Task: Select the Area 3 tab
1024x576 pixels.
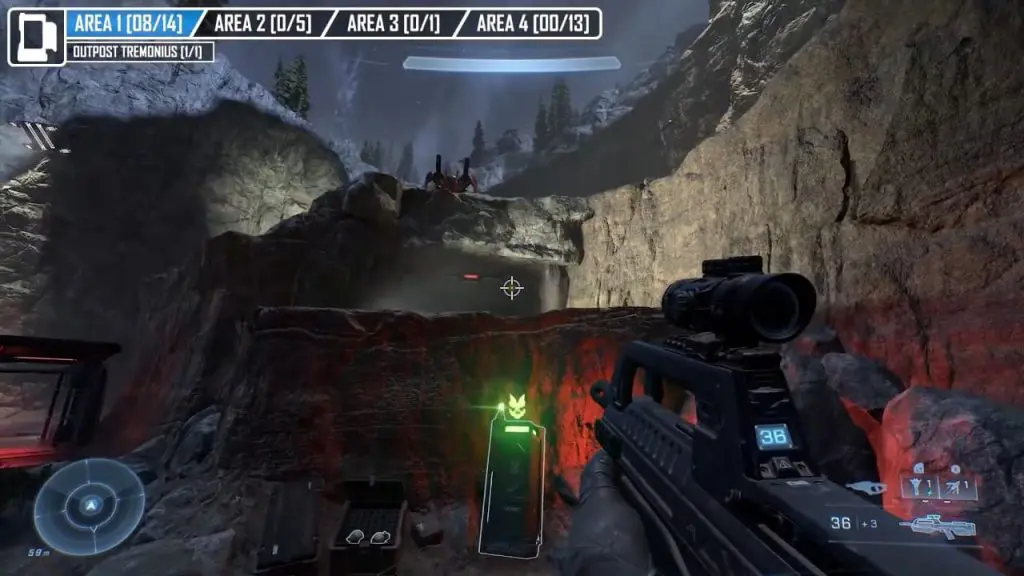Action: pos(393,23)
